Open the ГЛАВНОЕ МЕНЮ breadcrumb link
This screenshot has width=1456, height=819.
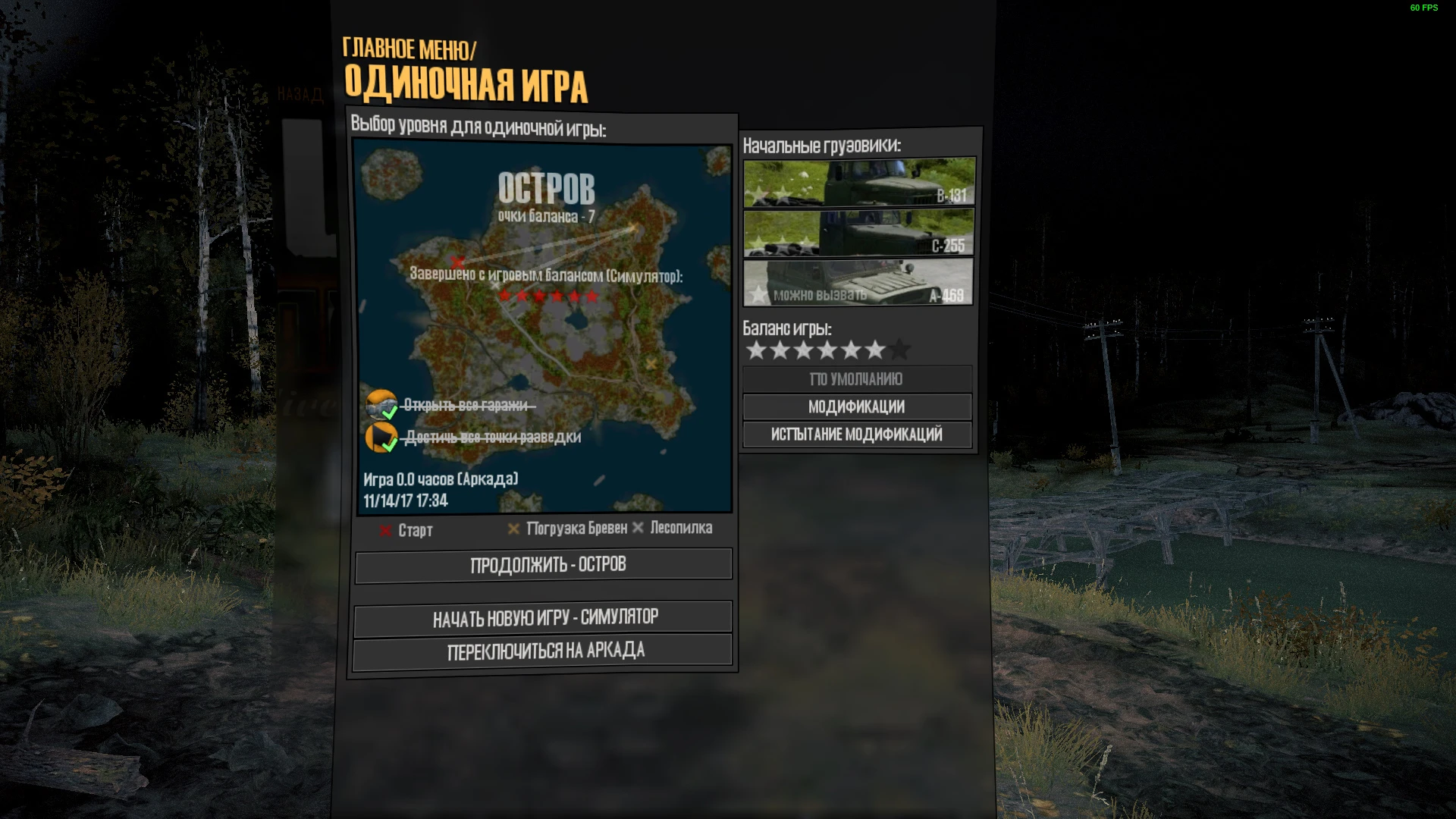pyautogui.click(x=409, y=48)
